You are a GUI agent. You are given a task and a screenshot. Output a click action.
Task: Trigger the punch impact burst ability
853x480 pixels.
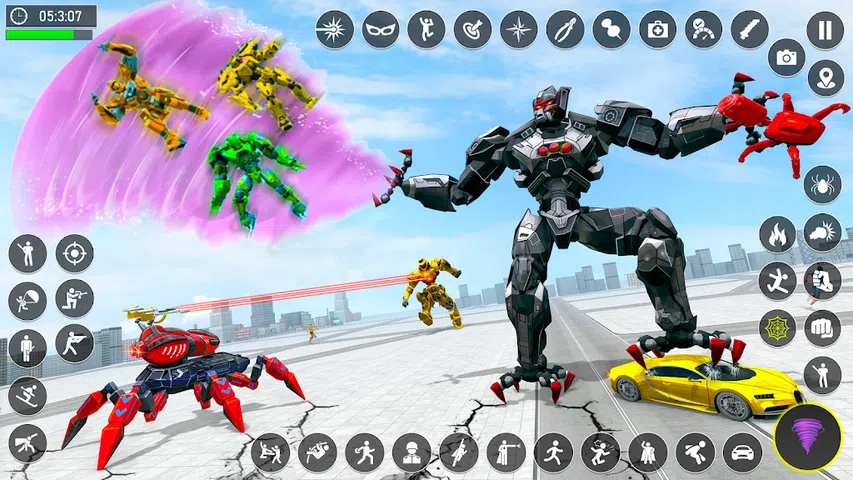click(822, 232)
